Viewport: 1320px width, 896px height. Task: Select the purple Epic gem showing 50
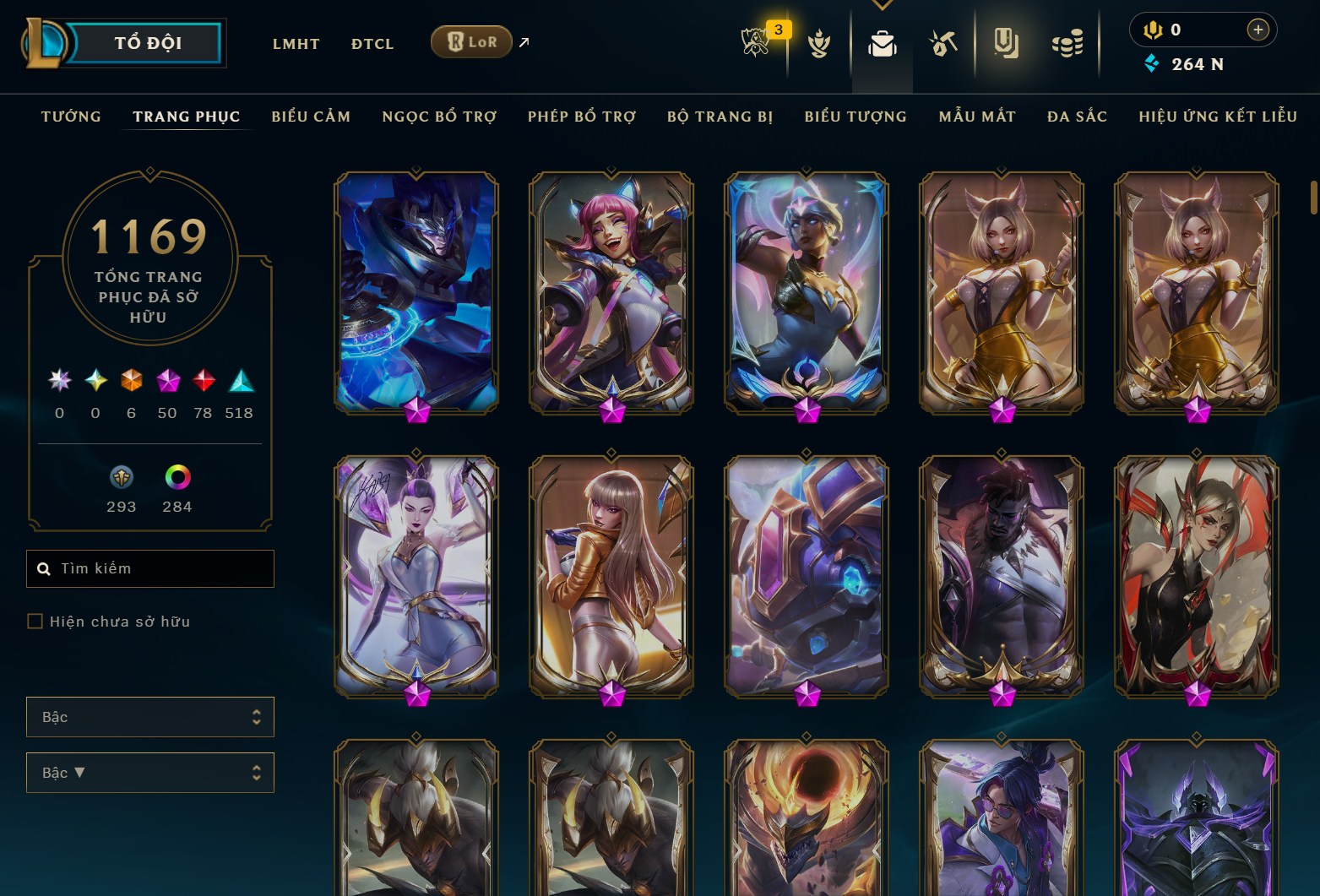(166, 381)
